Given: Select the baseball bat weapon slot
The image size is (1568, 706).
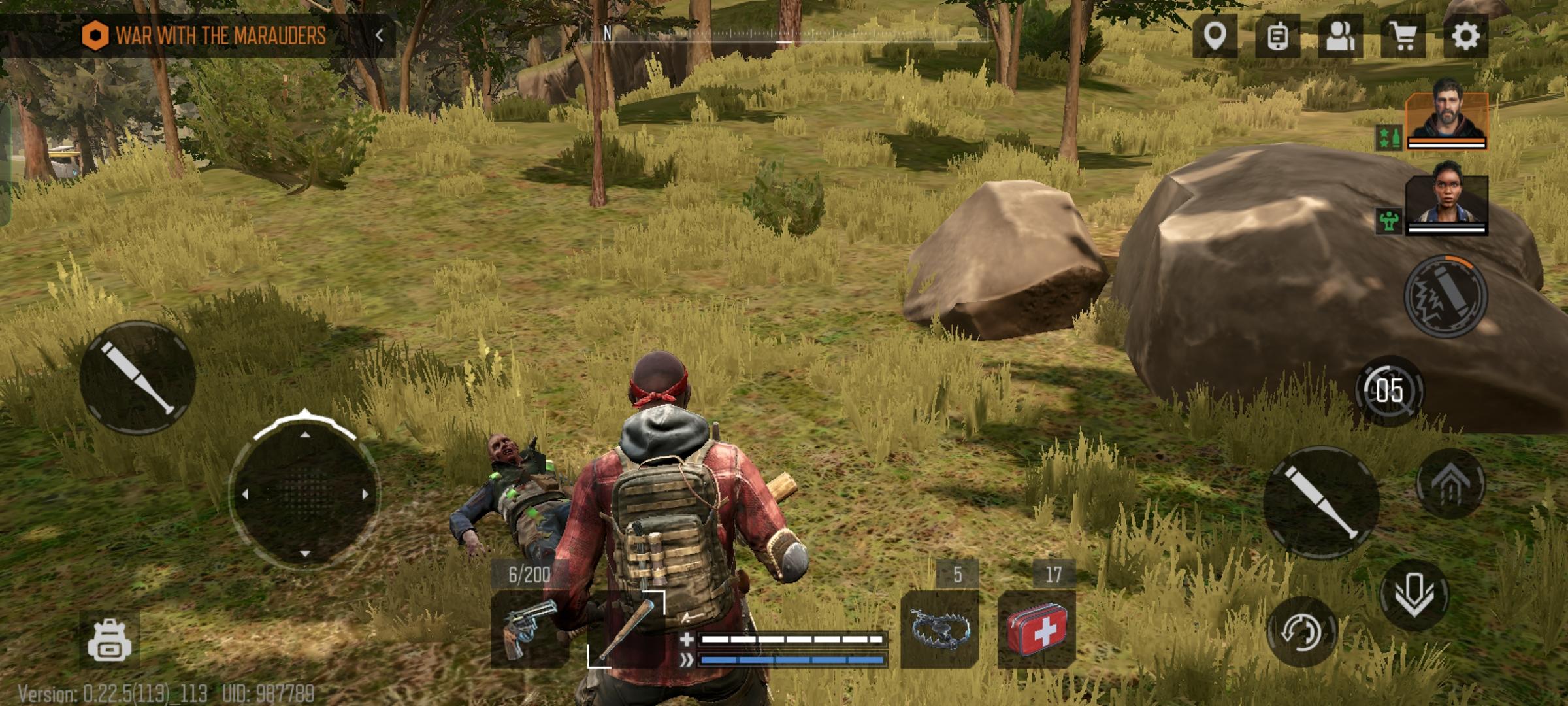Looking at the screenshot, I should tap(625, 629).
